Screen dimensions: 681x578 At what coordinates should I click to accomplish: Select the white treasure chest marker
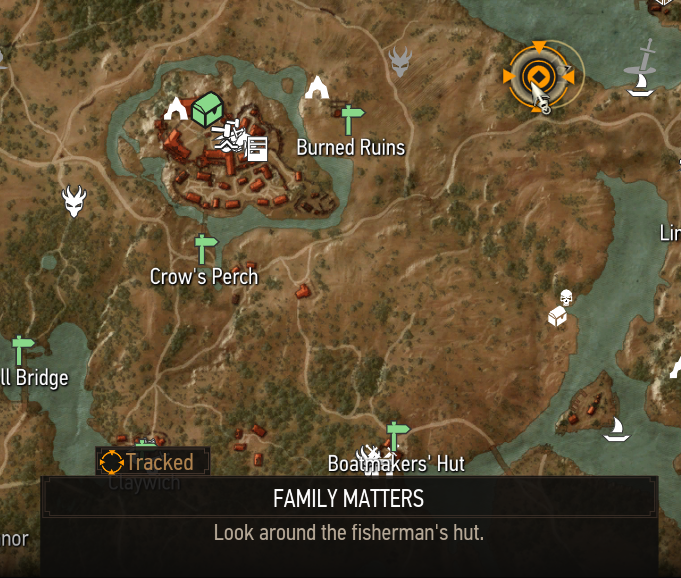click(558, 317)
